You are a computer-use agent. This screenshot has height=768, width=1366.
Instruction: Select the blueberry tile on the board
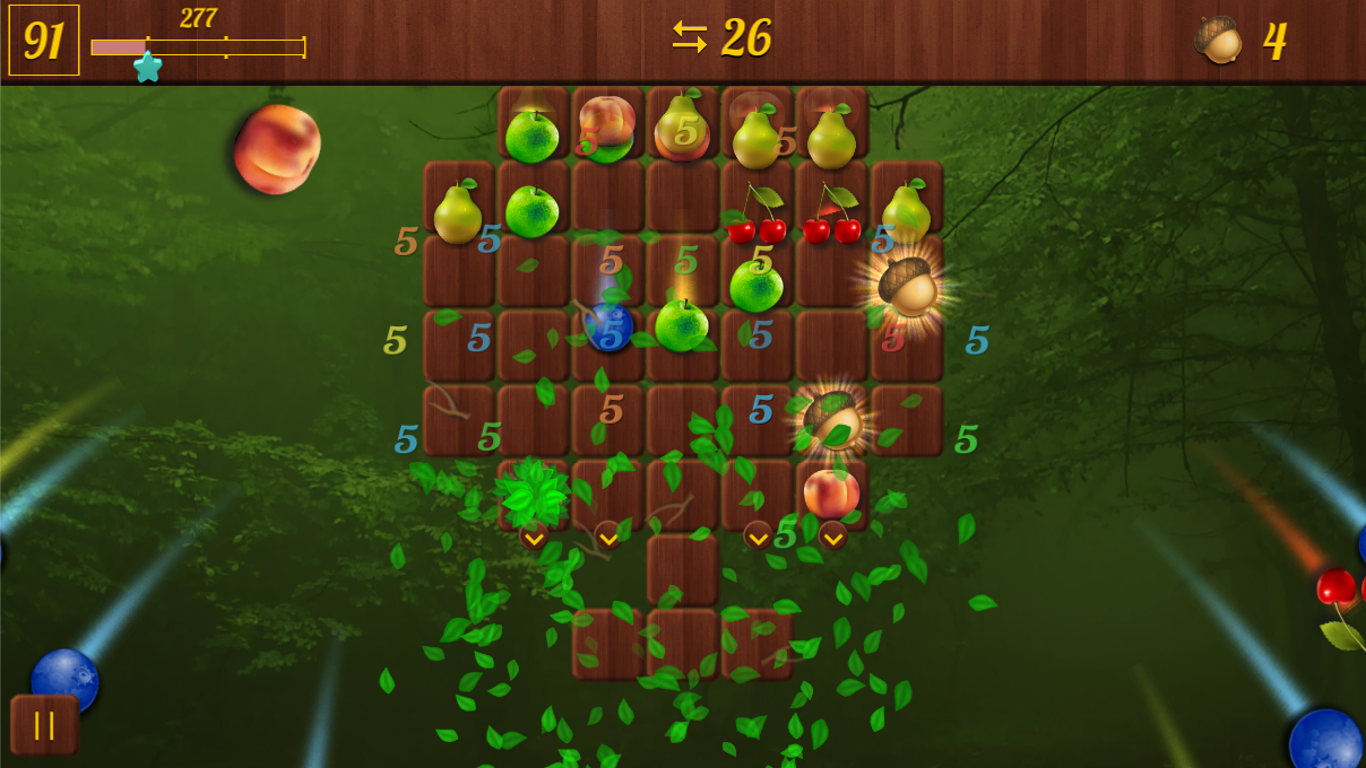pos(608,327)
